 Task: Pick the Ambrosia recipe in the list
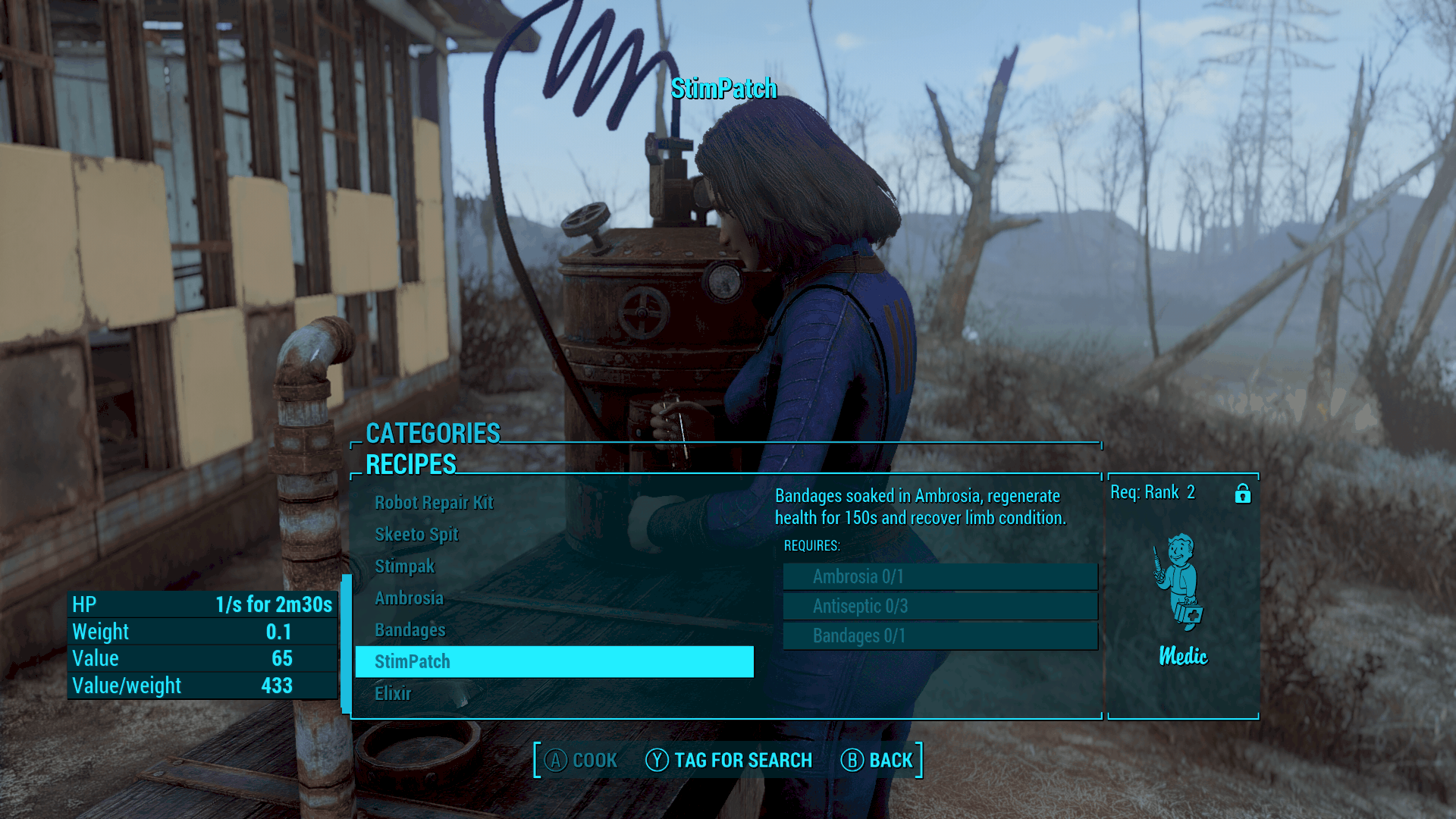[x=409, y=598]
